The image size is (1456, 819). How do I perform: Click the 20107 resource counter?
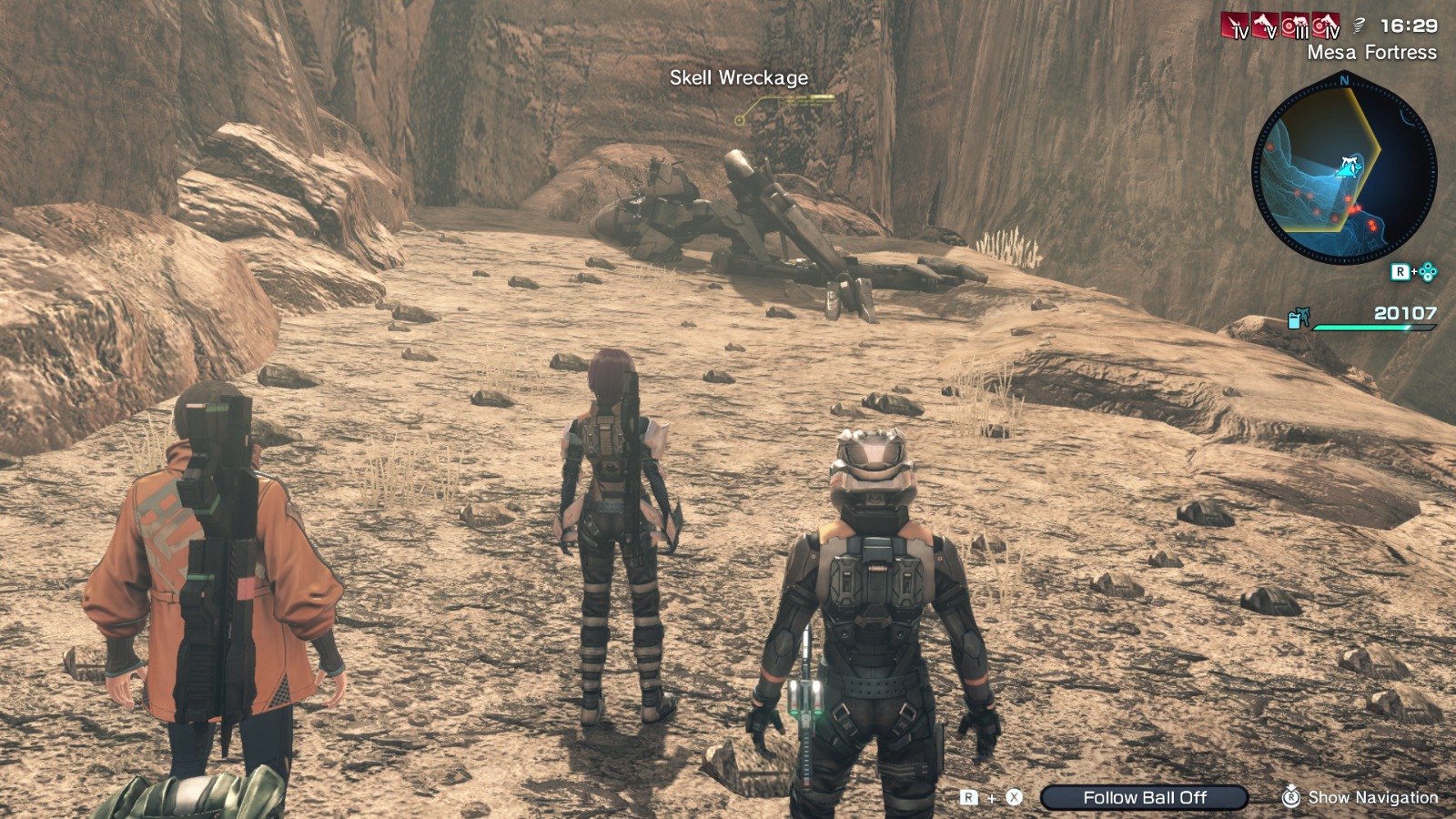point(1404,314)
